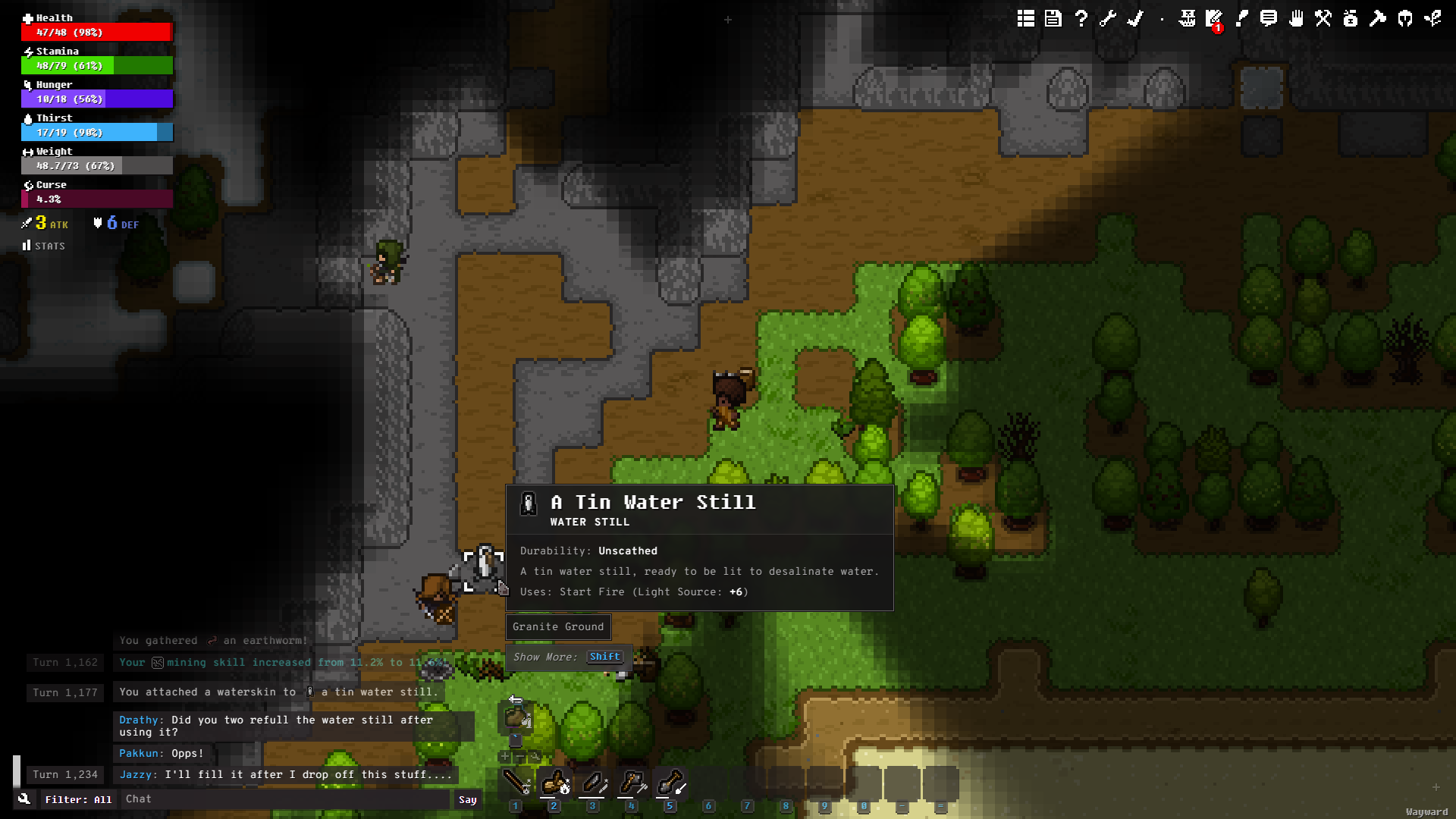Screen dimensions: 1456x819
Task: Open the notes icon with red badge
Action: (x=1214, y=18)
